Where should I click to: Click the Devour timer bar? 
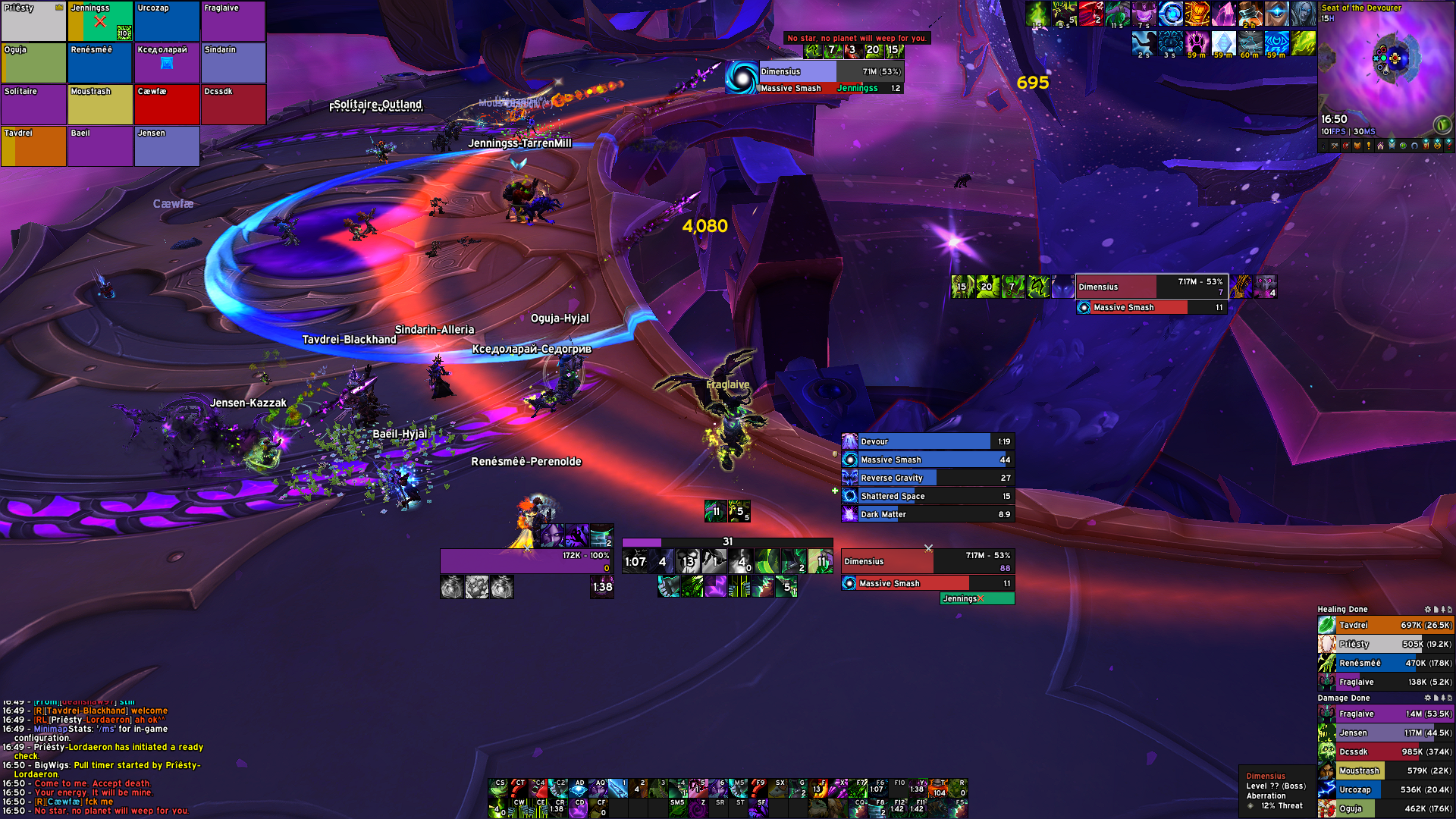927,441
